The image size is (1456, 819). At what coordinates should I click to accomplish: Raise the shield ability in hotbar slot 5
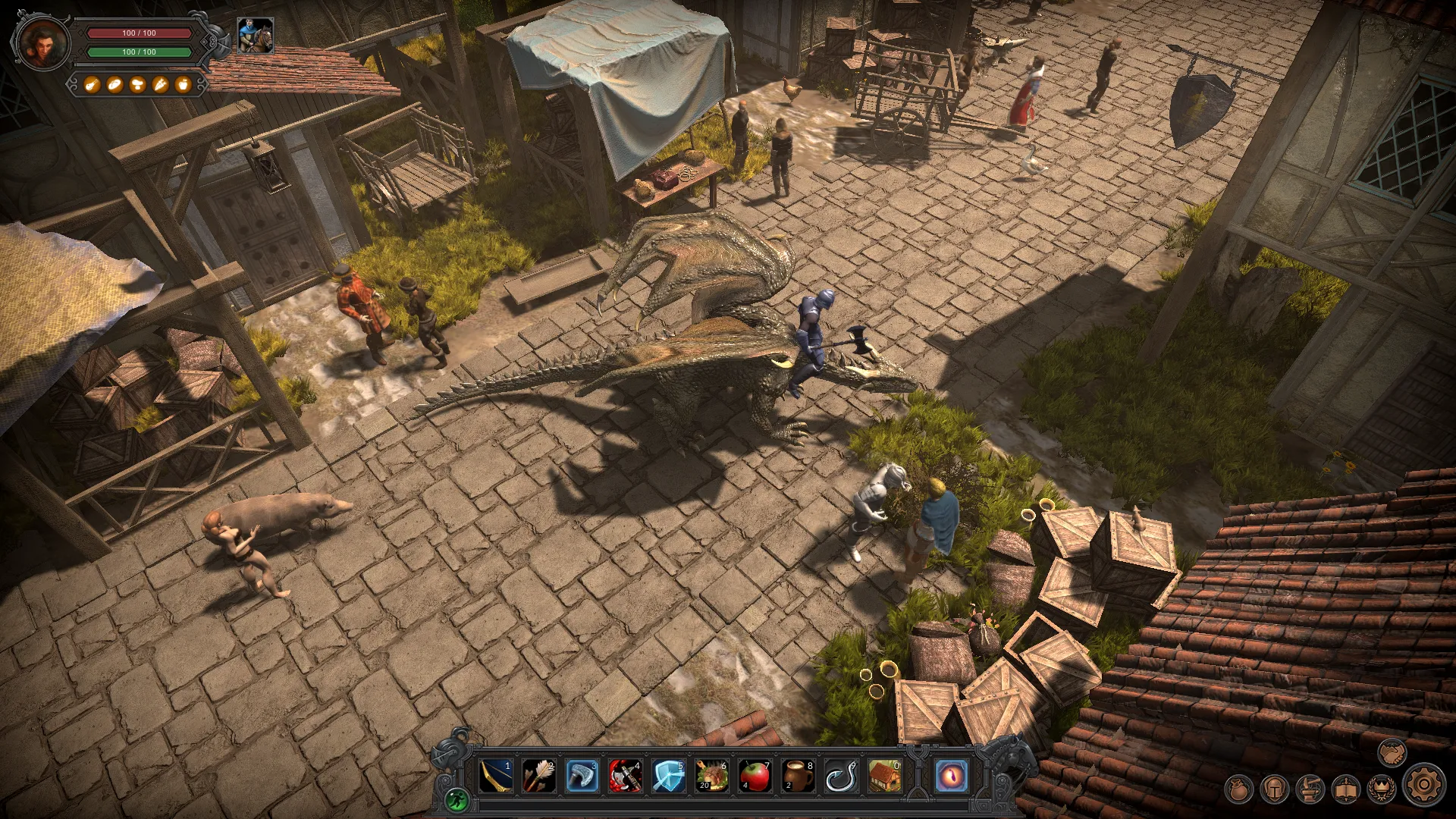coord(667,776)
